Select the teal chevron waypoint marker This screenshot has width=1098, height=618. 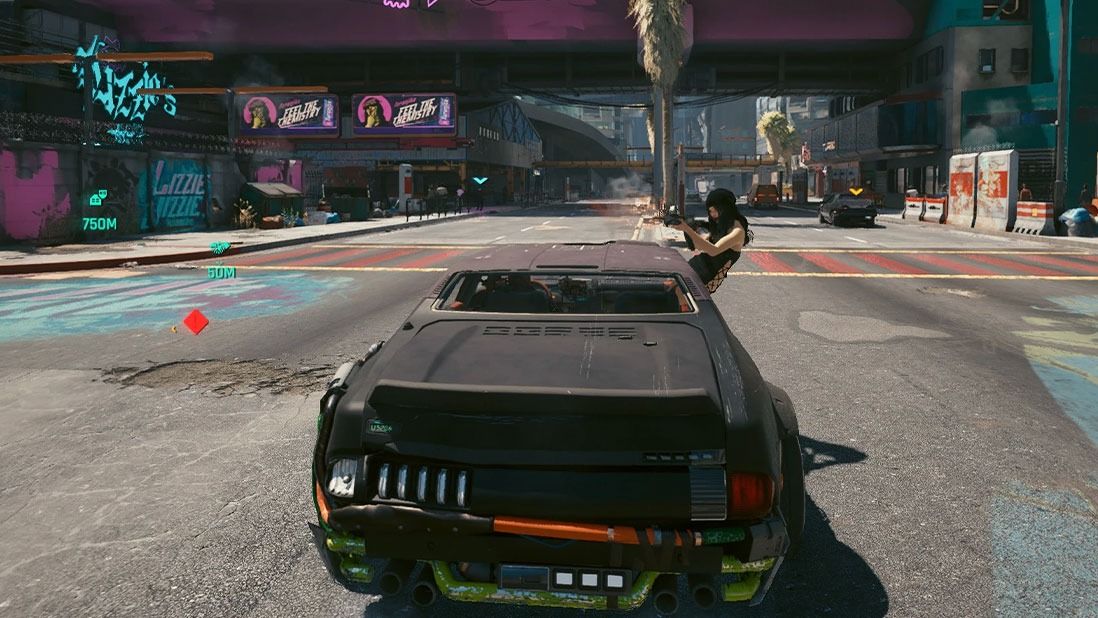click(480, 181)
